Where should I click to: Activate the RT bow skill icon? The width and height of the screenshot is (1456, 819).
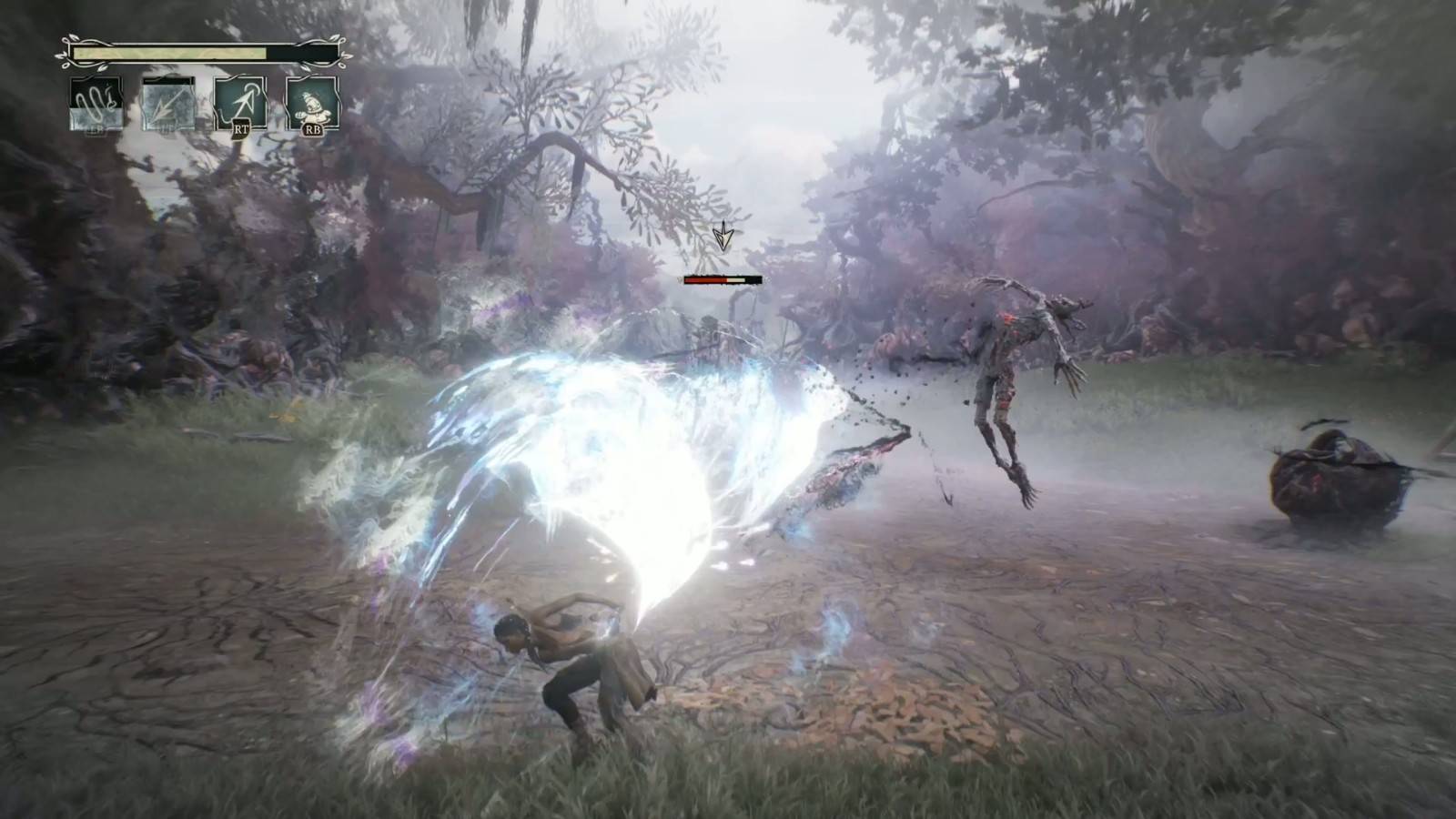[x=240, y=103]
